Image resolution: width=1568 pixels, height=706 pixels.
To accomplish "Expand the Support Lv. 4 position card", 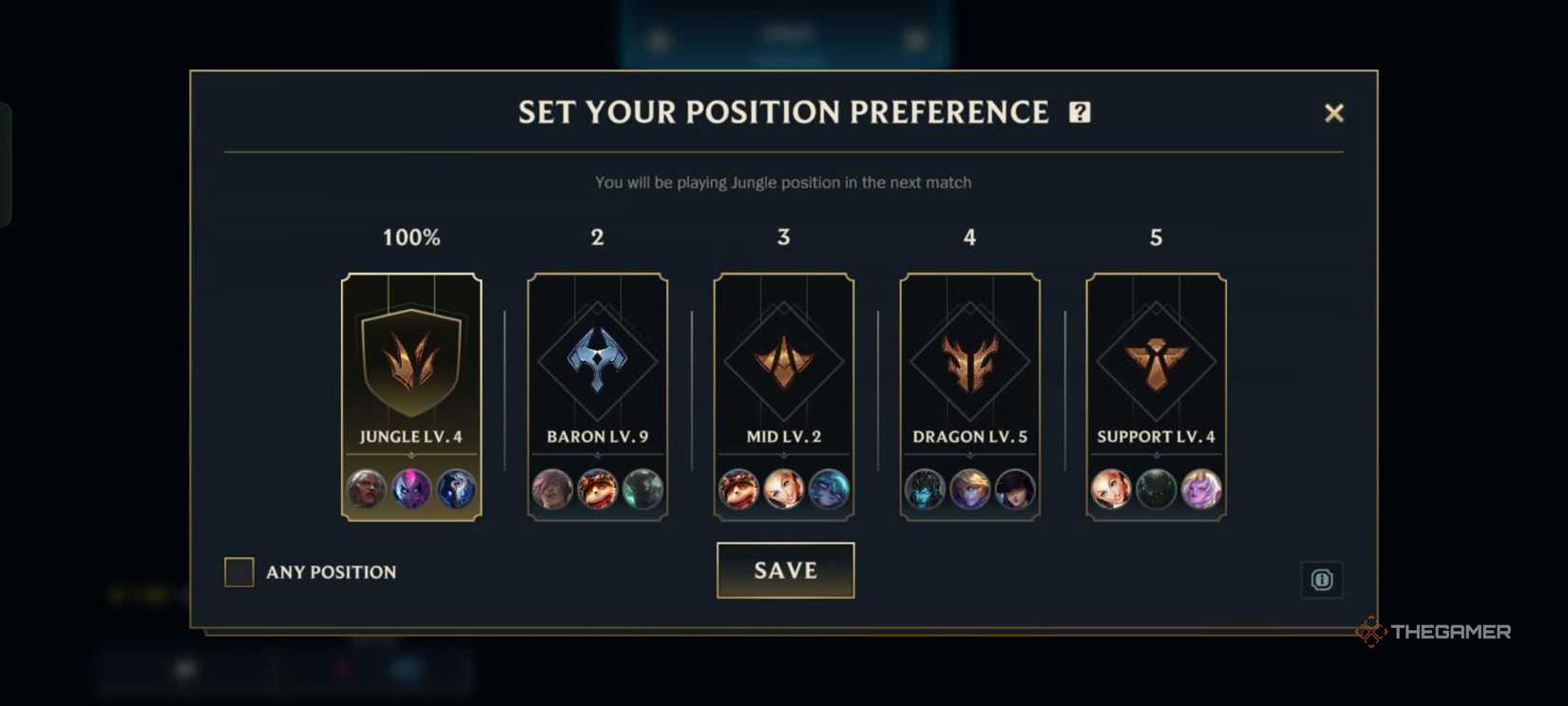I will click(x=1156, y=394).
